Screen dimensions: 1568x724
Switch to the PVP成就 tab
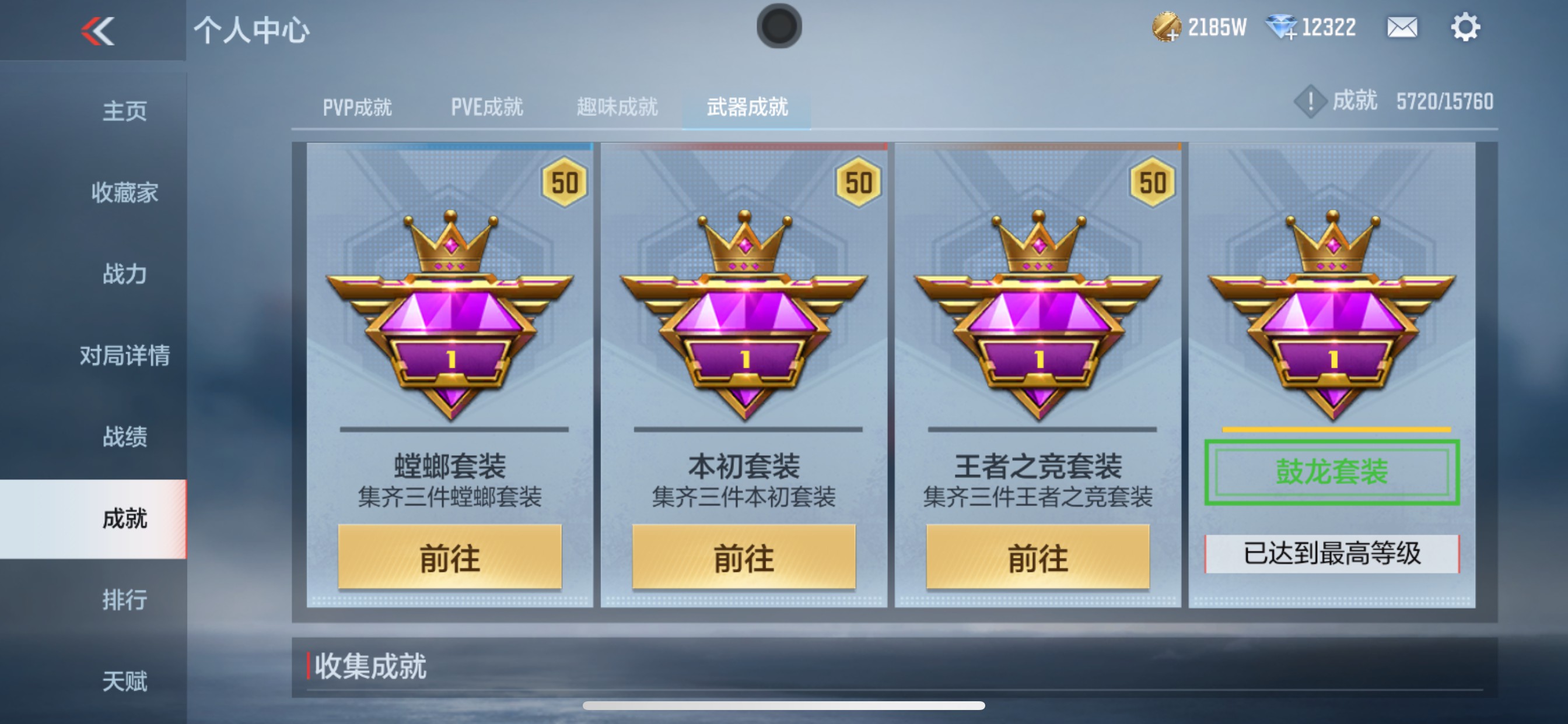pos(359,107)
